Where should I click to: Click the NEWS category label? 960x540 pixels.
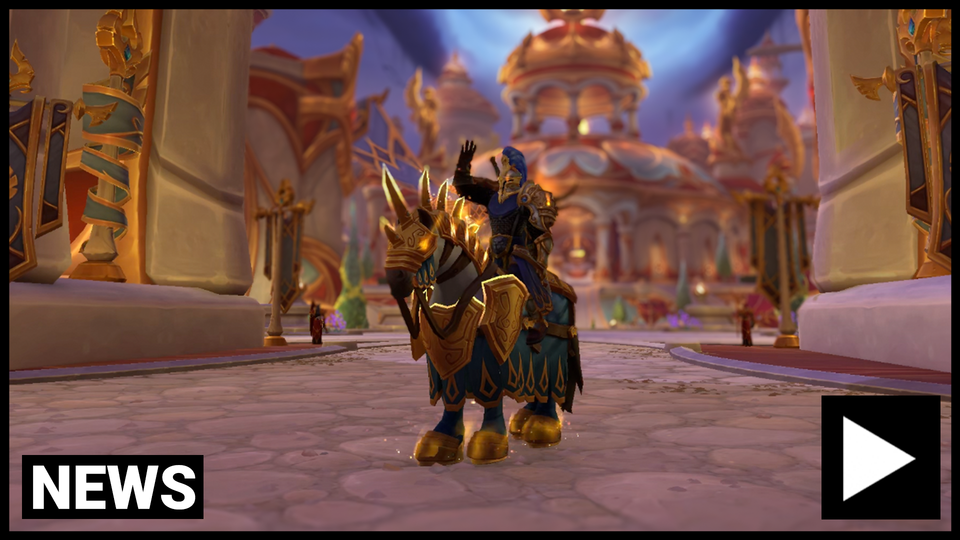pos(113,487)
